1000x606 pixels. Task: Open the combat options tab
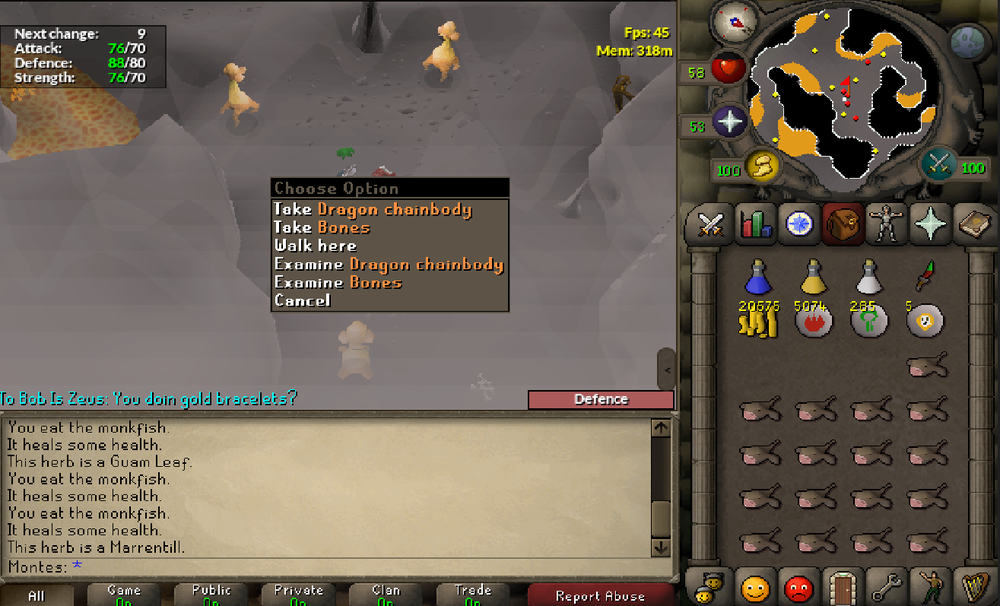pos(710,225)
